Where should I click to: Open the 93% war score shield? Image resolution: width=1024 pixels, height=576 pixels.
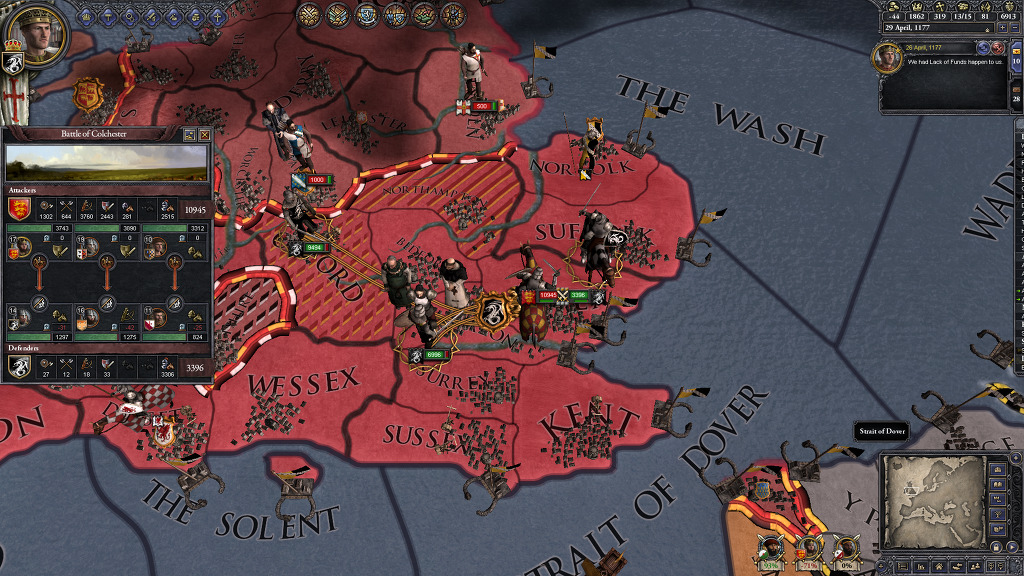(x=769, y=548)
